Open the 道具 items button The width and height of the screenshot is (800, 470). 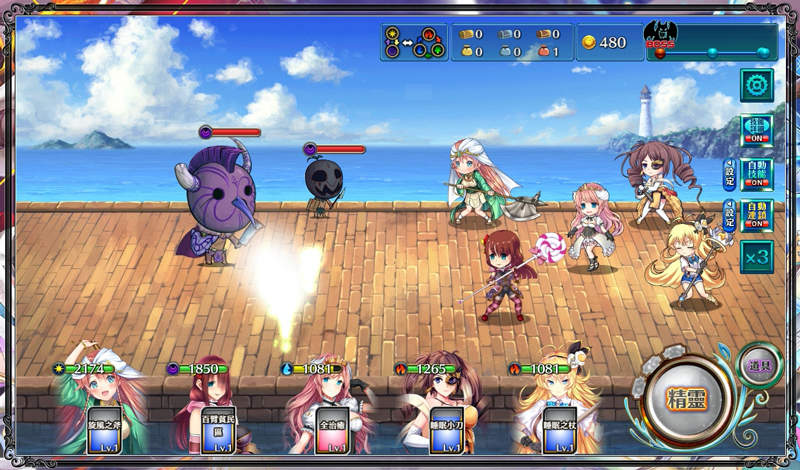click(759, 365)
